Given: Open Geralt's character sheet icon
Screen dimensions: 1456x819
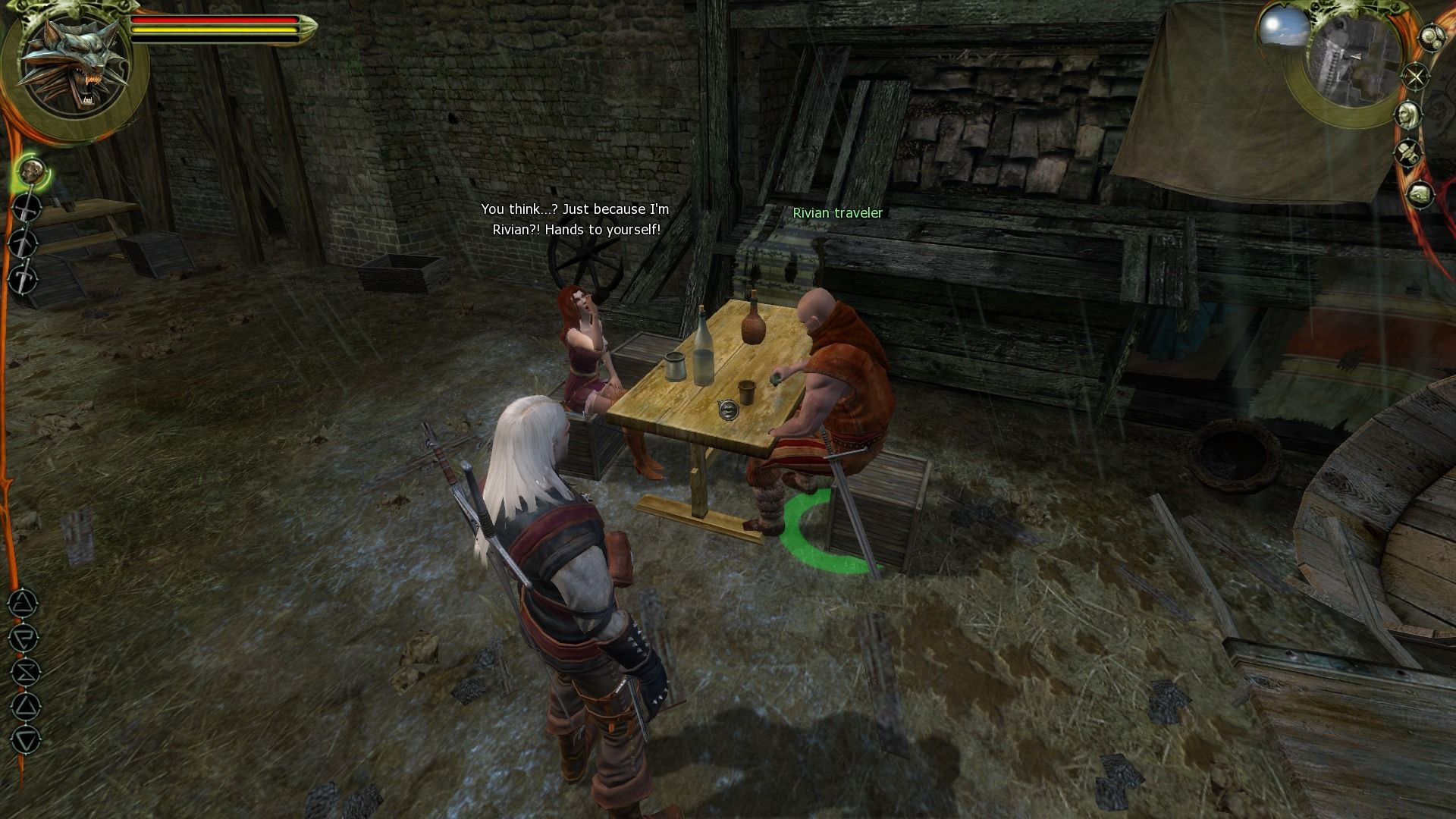Looking at the screenshot, I should coord(1410,115).
